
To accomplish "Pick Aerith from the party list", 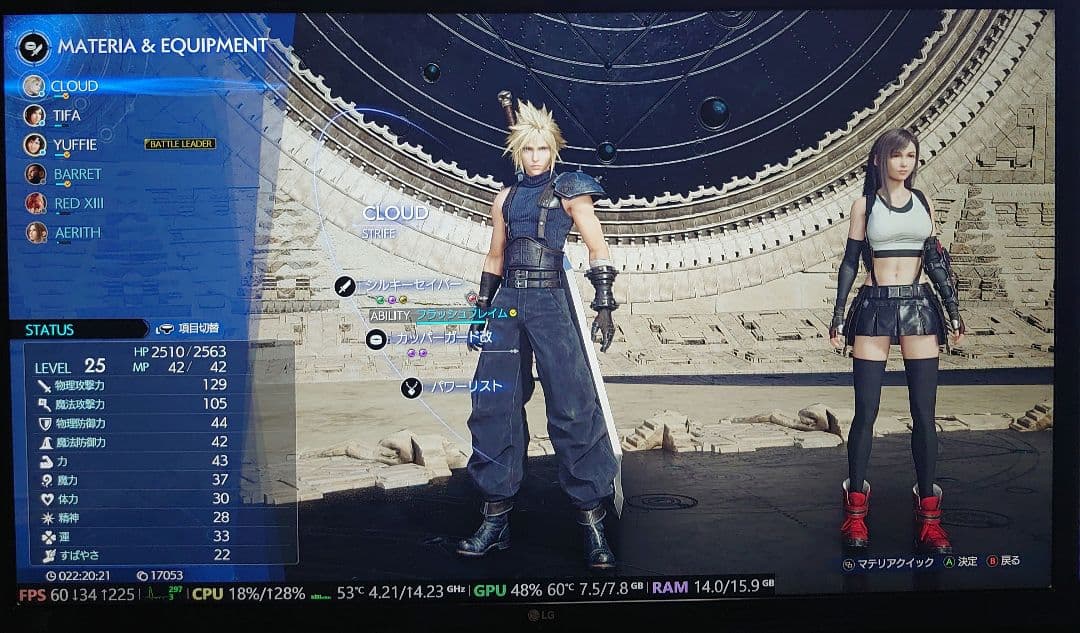I will [76, 232].
